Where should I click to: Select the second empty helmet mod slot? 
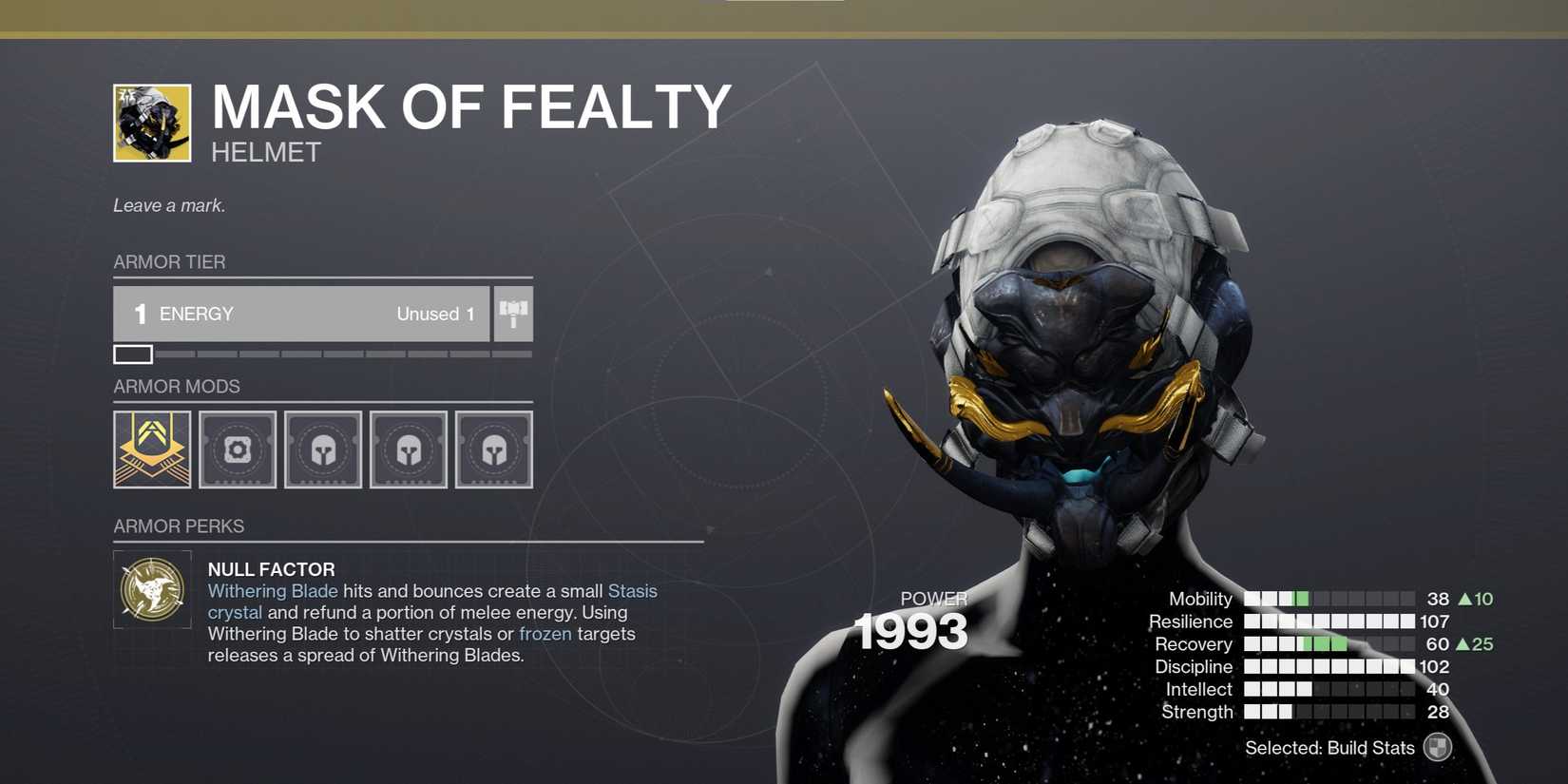click(x=408, y=449)
